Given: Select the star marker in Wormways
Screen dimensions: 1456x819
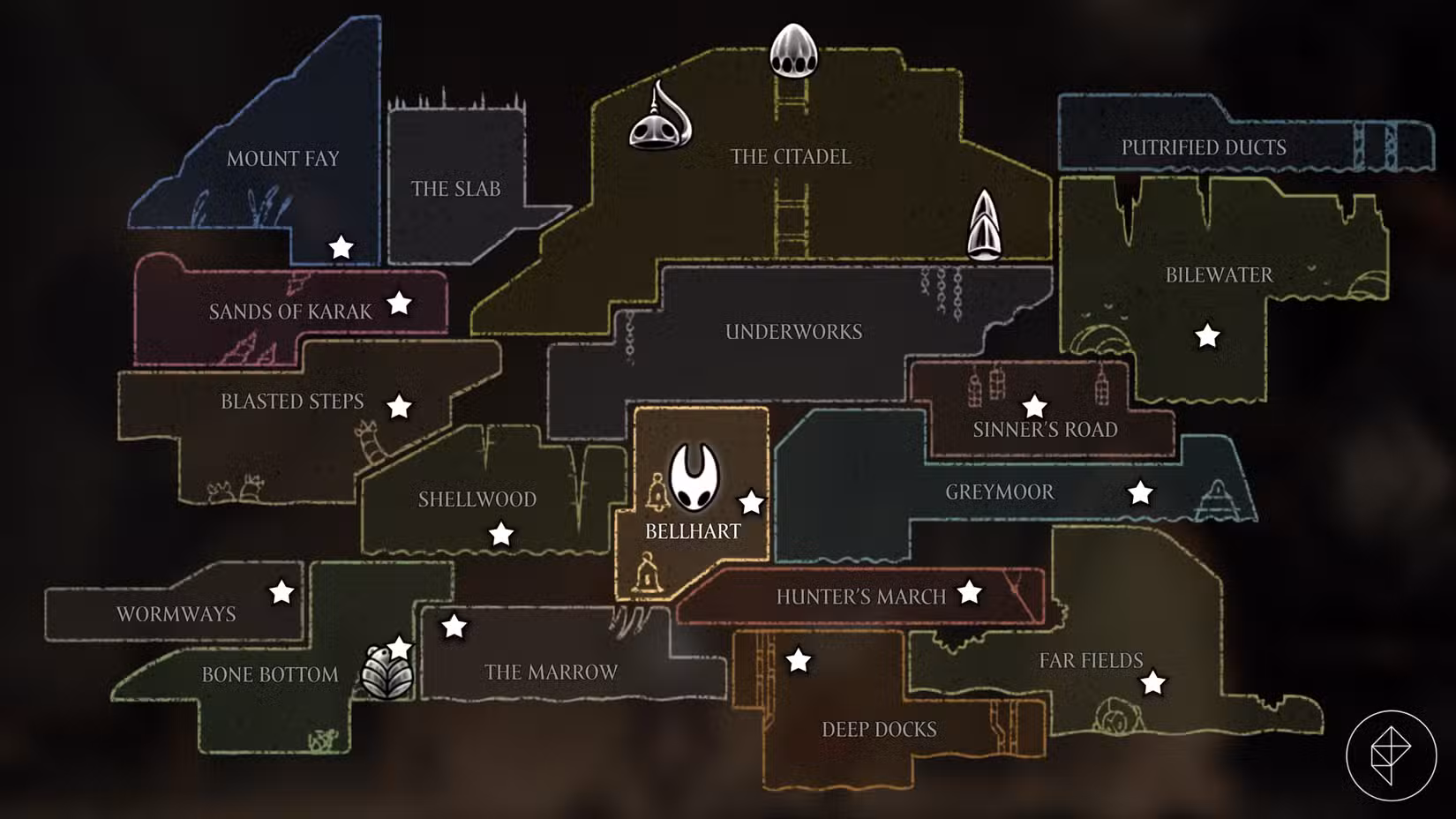Looking at the screenshot, I should [281, 593].
